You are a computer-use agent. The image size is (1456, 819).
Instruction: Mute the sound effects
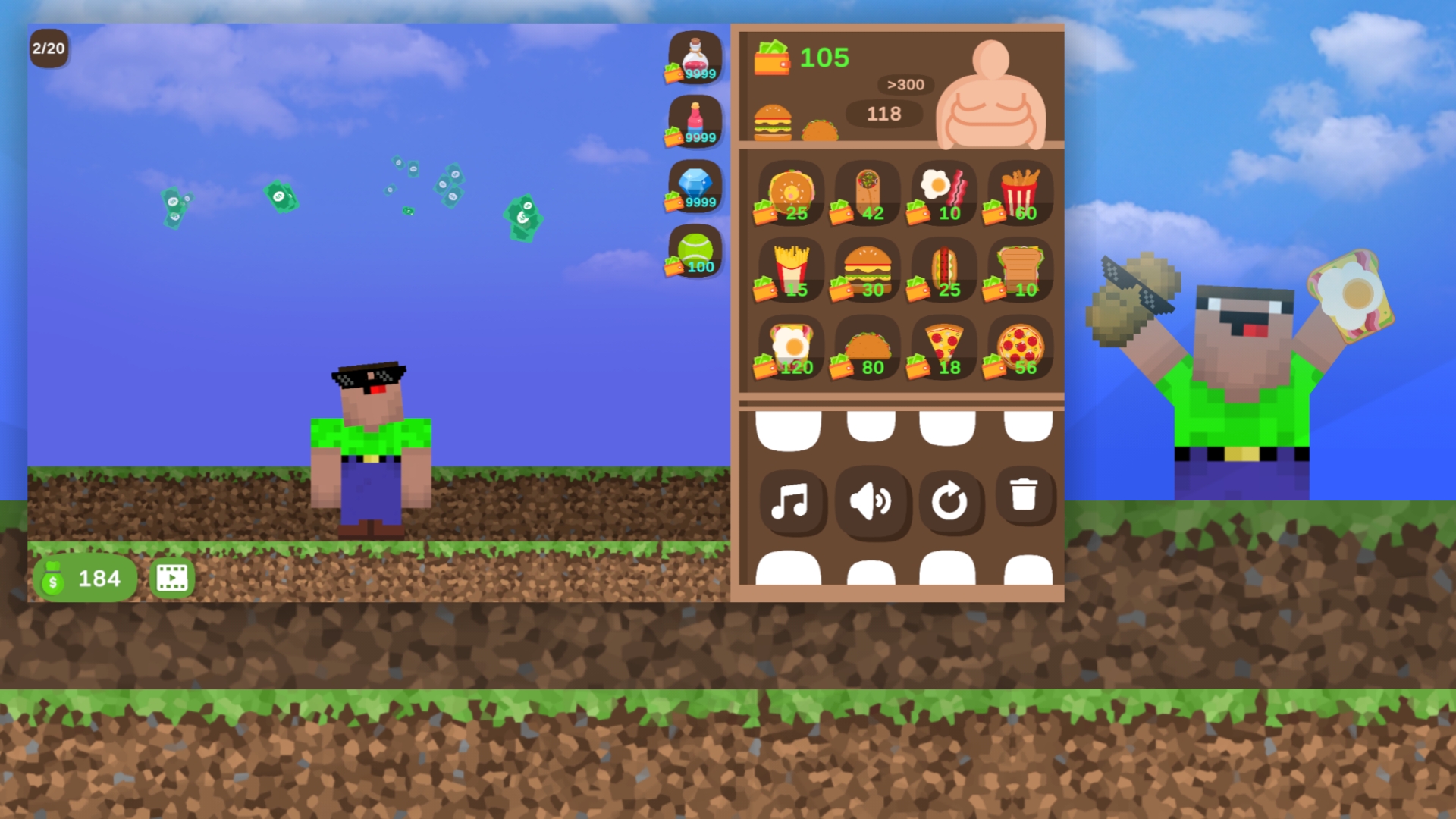coord(871,502)
